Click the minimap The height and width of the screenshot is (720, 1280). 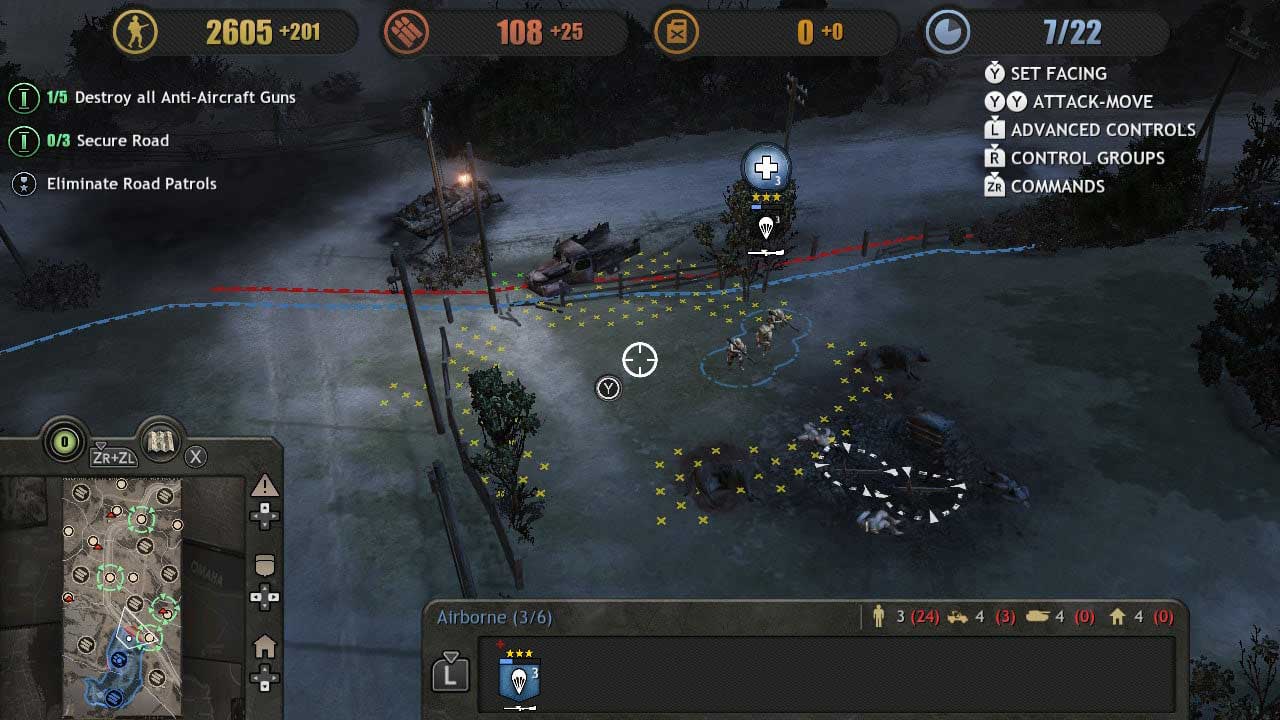point(123,593)
